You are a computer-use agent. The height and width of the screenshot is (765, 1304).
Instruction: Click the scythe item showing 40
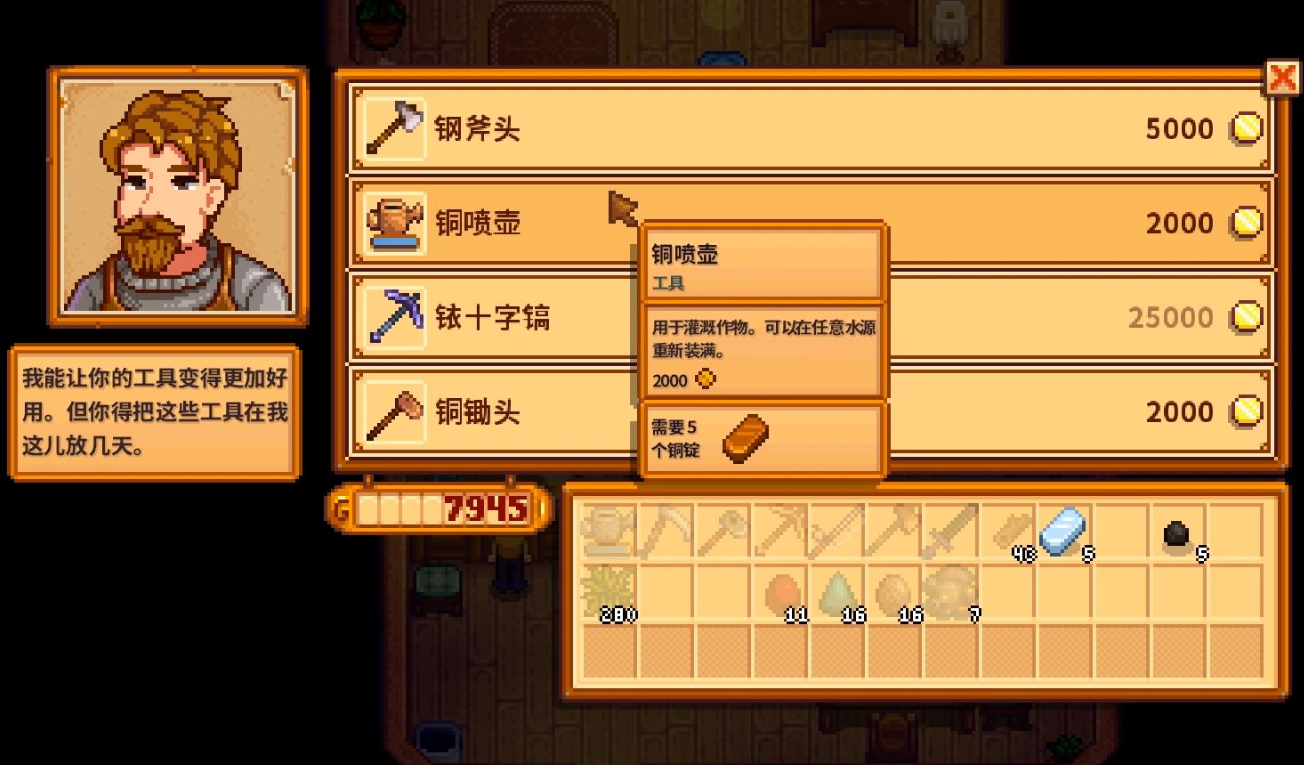[1008, 530]
